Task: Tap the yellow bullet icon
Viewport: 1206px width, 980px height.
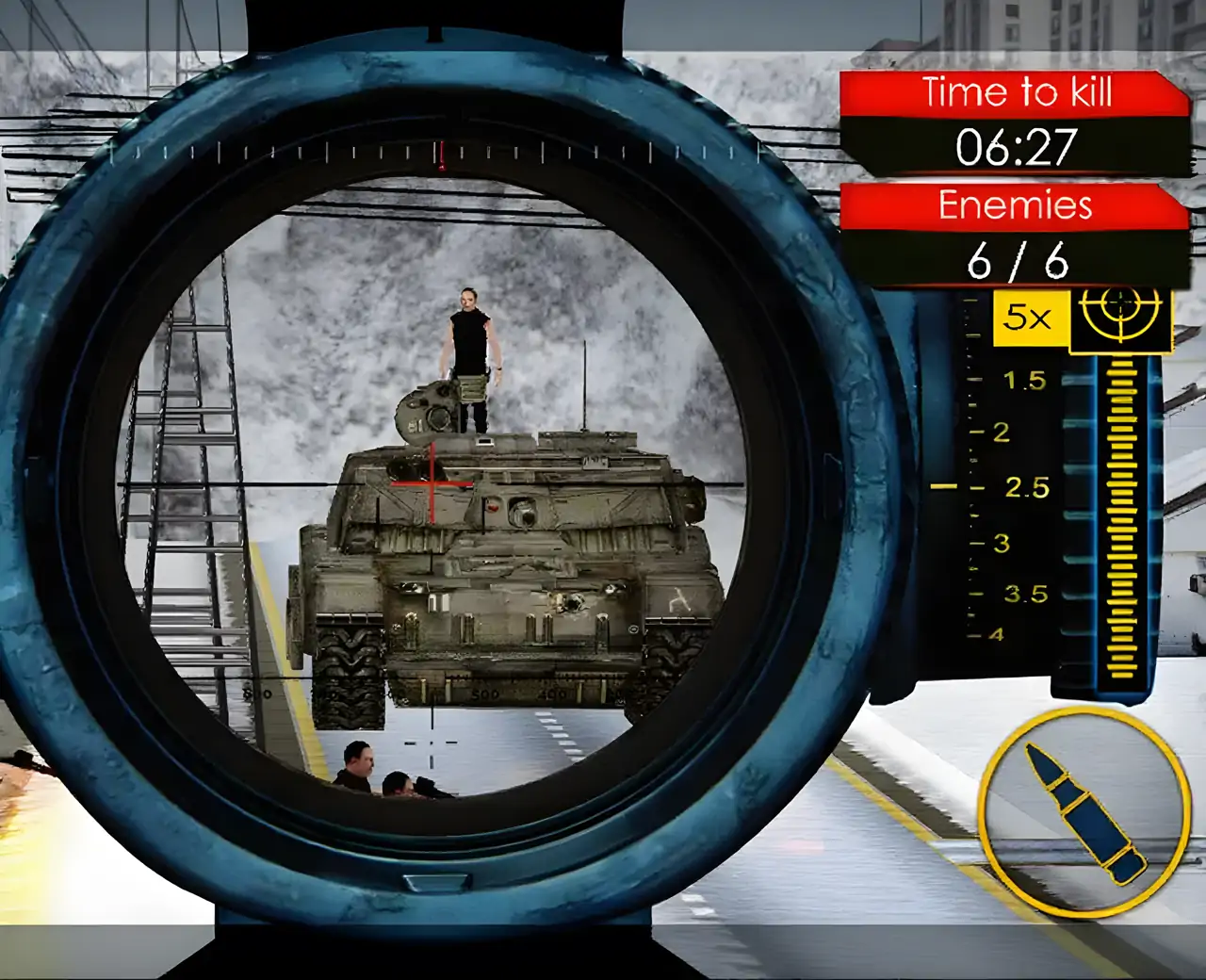Action: point(1082,815)
